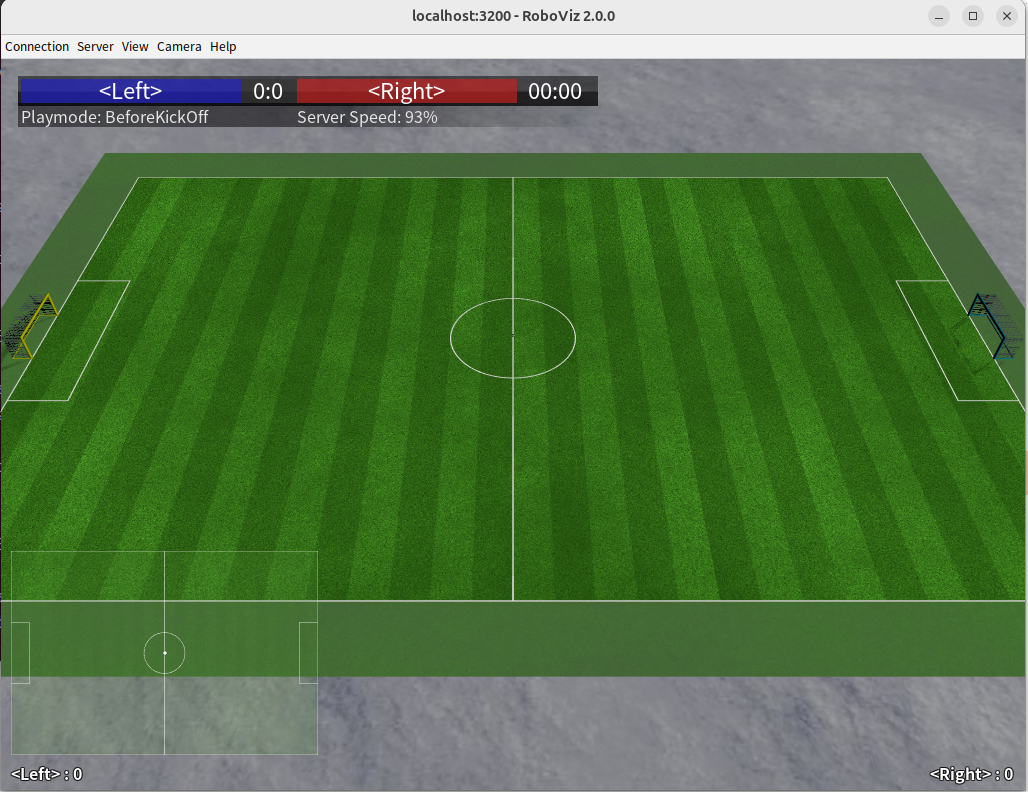This screenshot has height=792, width=1028.
Task: Open the Help menu
Action: click(x=223, y=46)
